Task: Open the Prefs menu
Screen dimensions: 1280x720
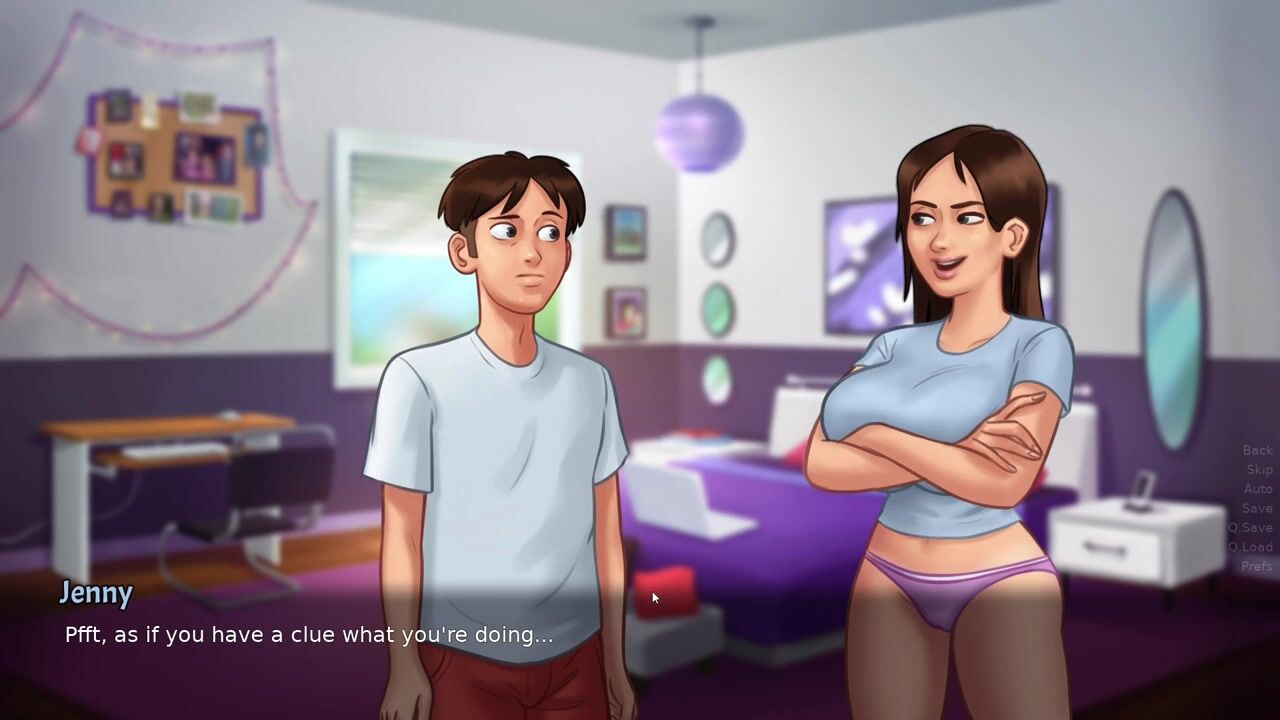Action: tap(1256, 566)
